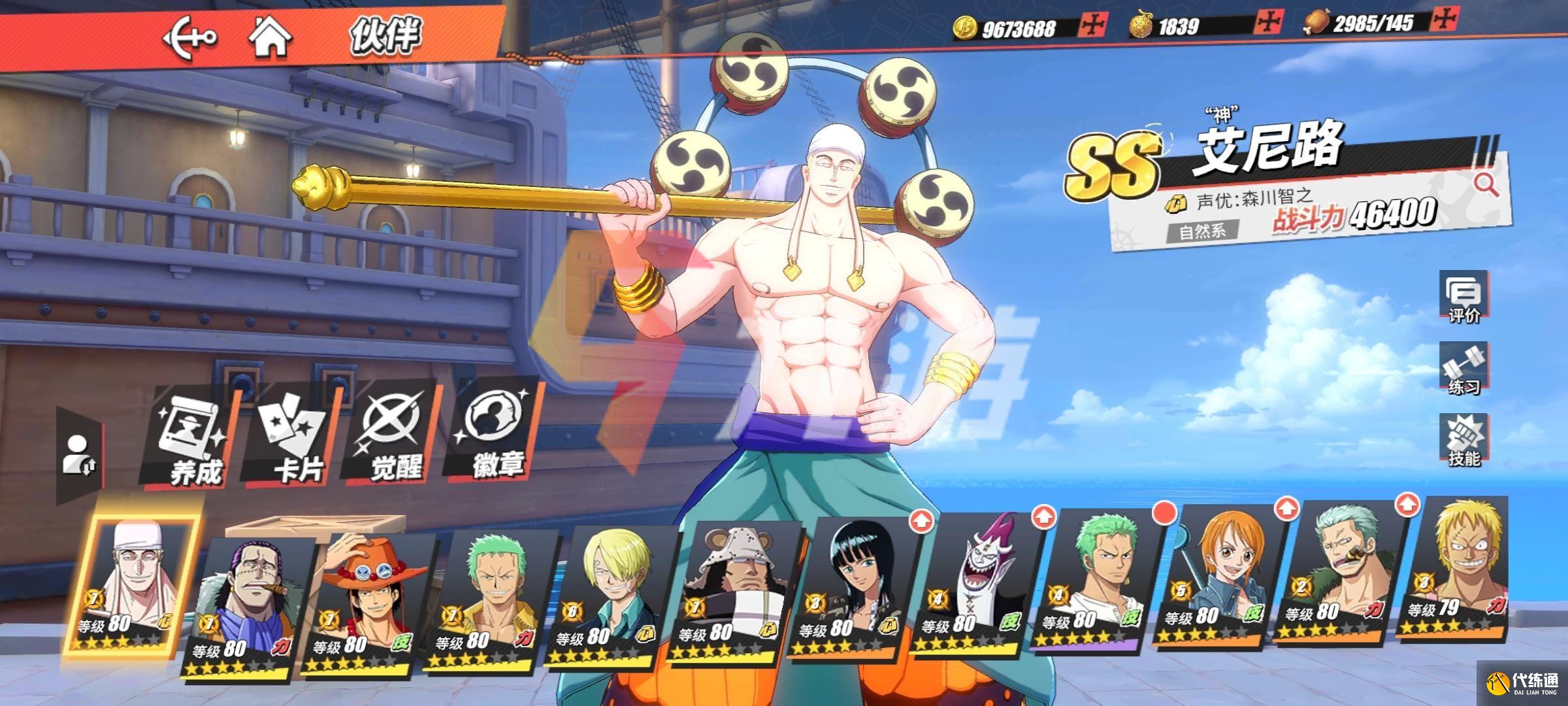Open the 评价 reviews panel
Viewport: 1568px width, 706px height.
pos(1463,298)
